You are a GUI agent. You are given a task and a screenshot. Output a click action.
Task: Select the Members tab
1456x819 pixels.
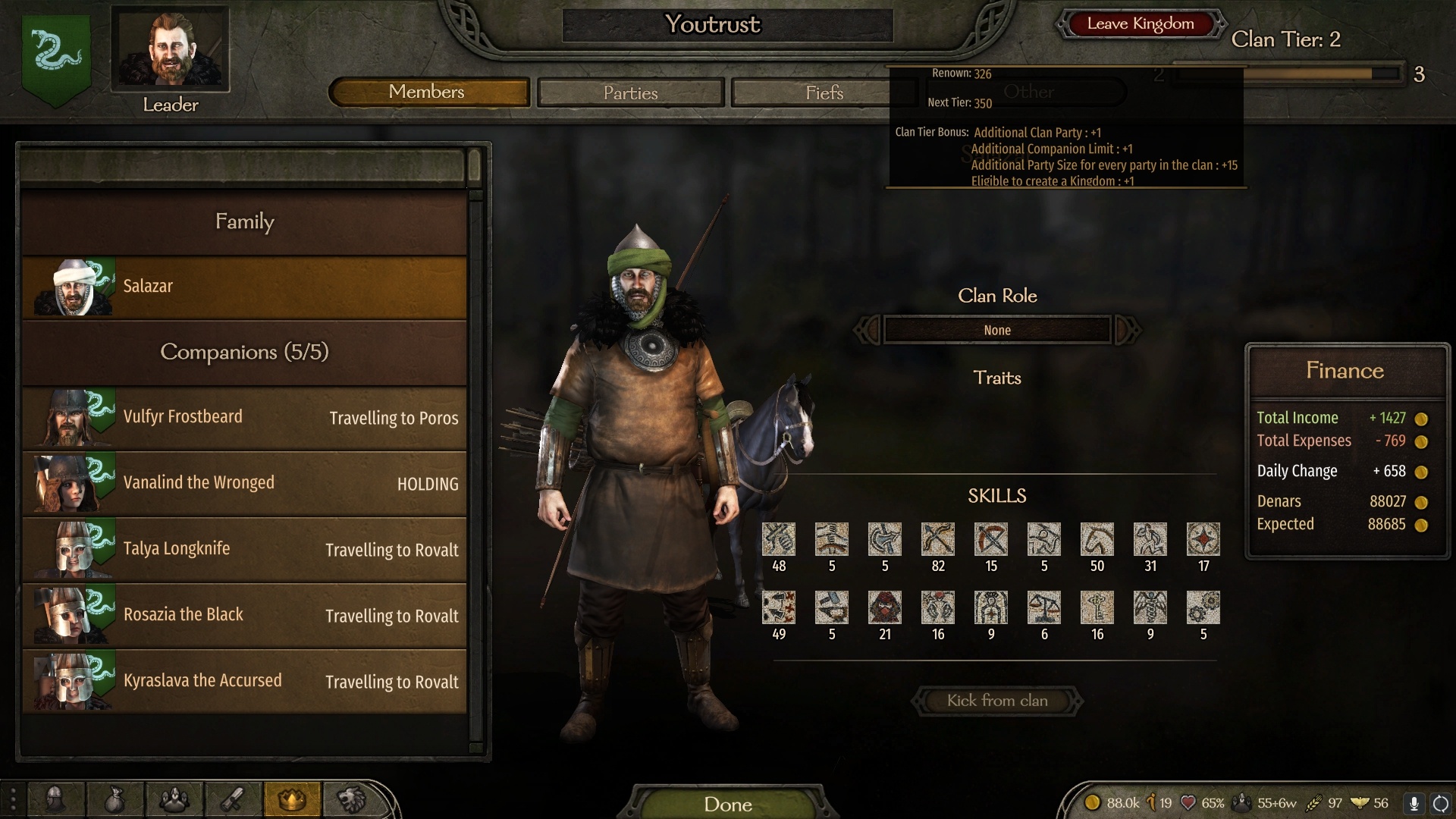click(428, 92)
